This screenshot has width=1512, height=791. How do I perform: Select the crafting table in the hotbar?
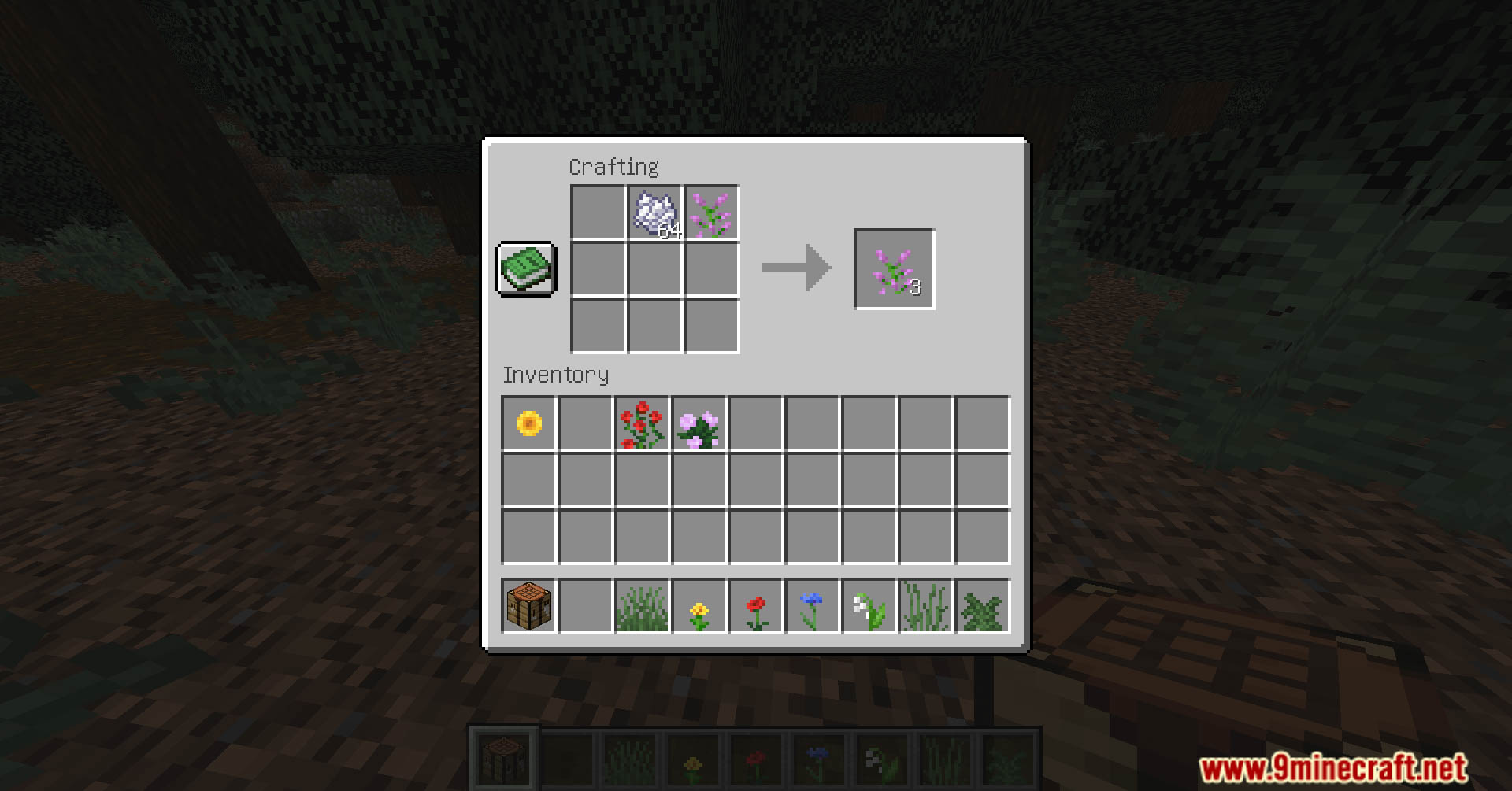[528, 606]
